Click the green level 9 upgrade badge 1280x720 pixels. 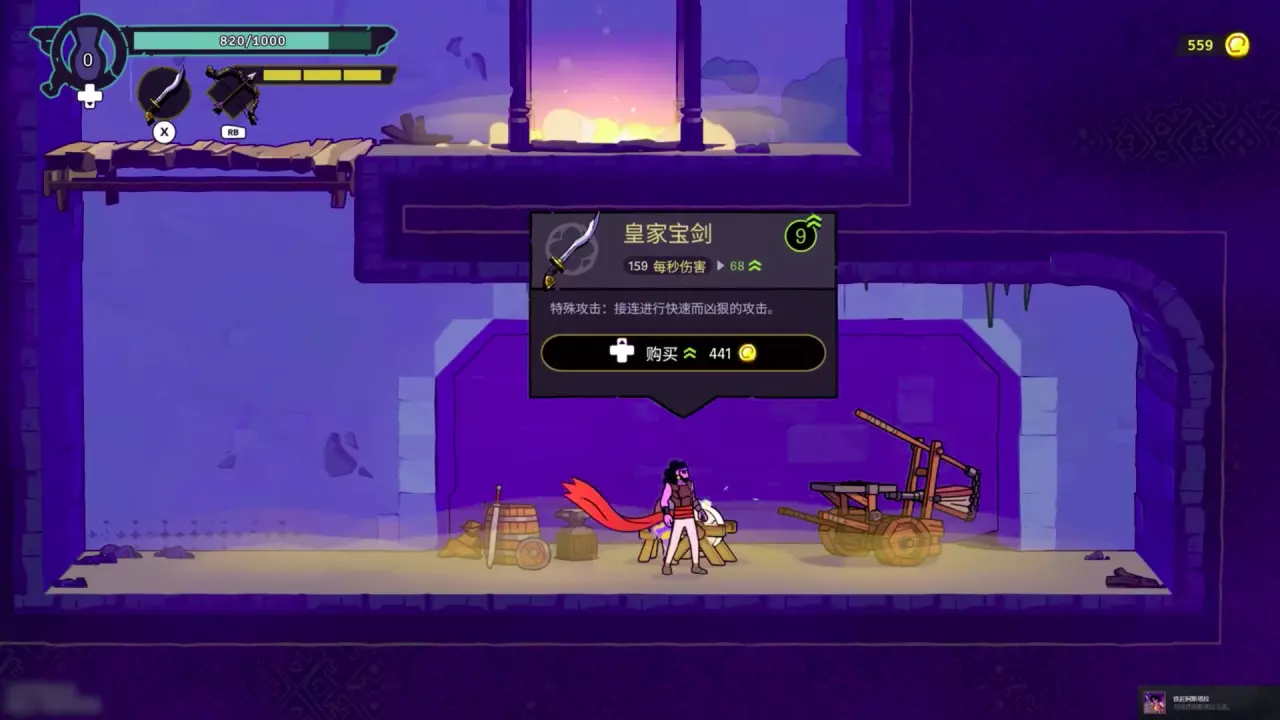coord(801,235)
